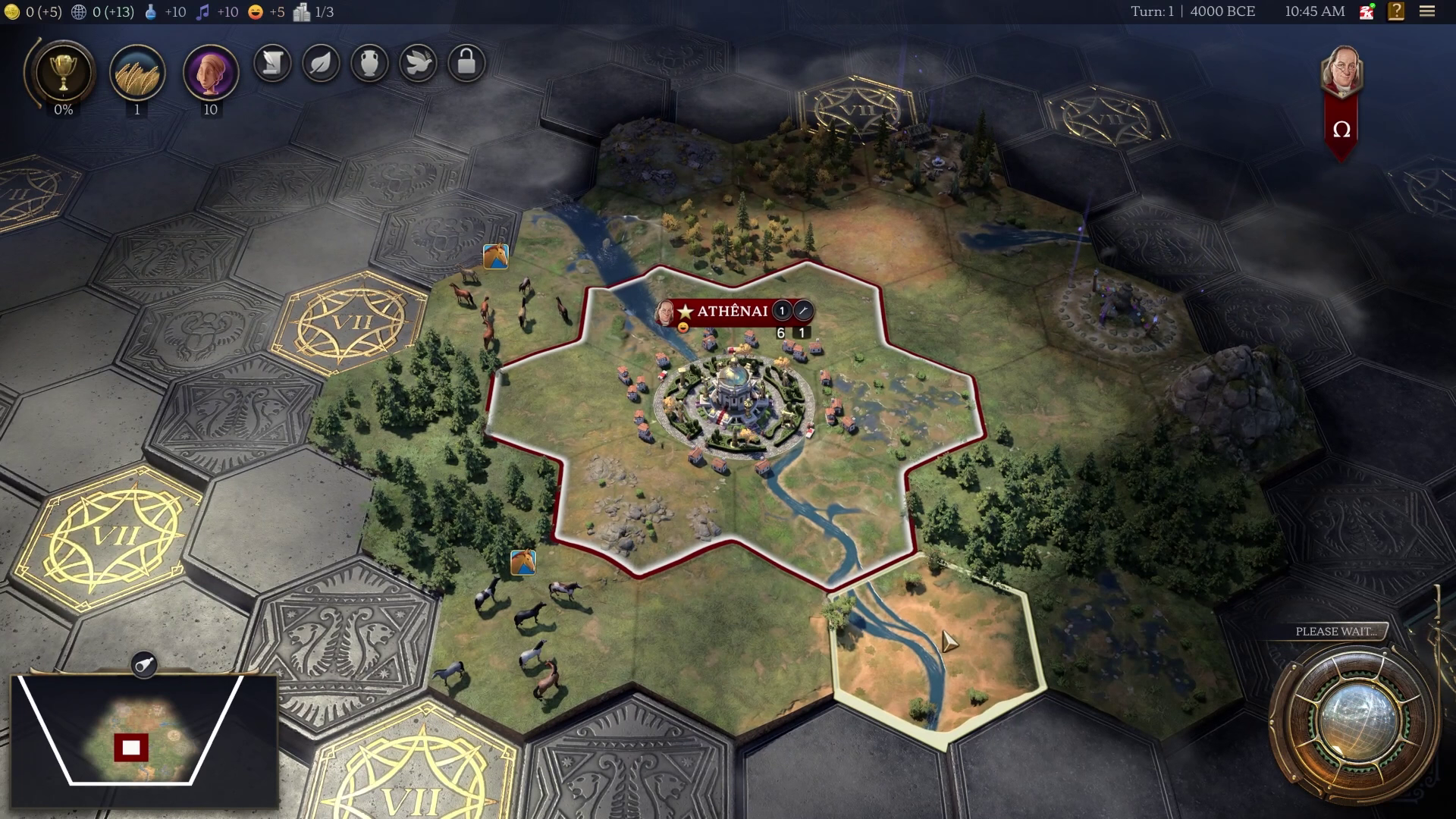Screen dimensions: 1456x819
Task: Click the 2K account icon in the top bar
Action: 1367,11
